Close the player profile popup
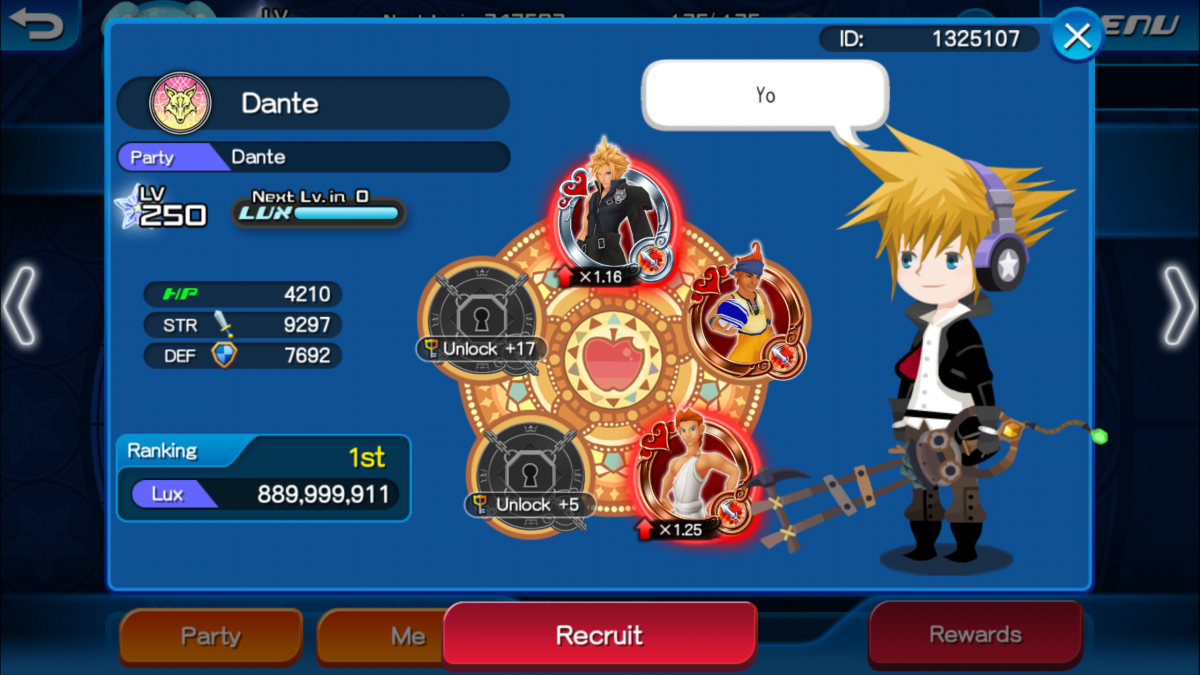The image size is (1200, 675). point(1077,37)
